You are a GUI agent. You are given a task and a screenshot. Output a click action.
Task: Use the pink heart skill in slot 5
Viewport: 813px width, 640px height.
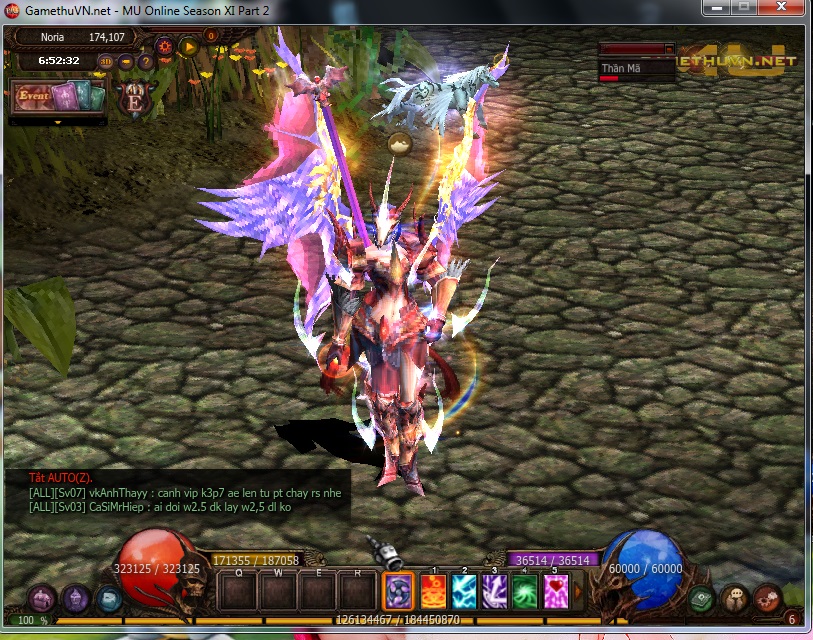coord(556,590)
